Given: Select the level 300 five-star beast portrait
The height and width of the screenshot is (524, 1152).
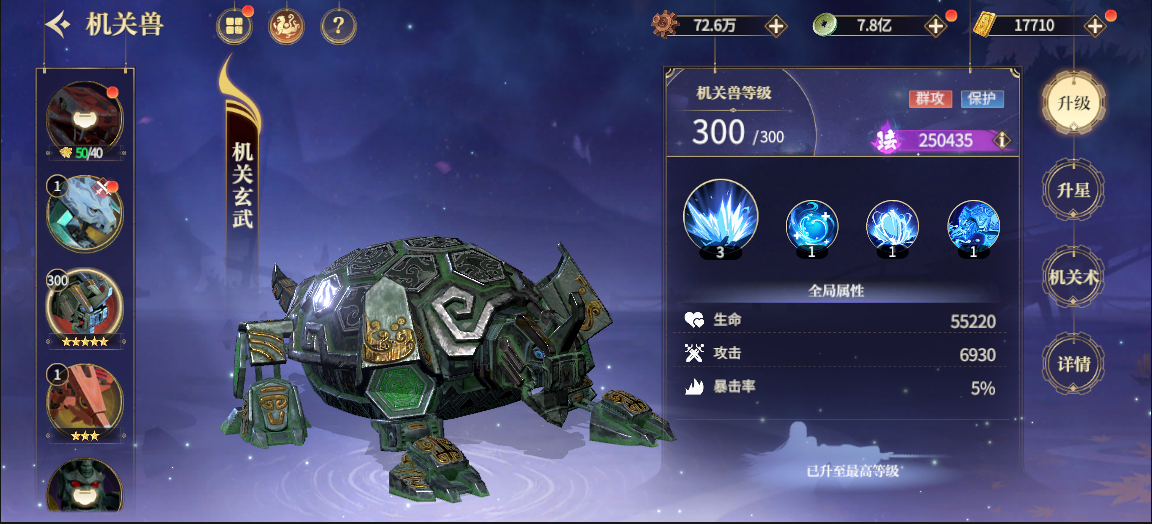Looking at the screenshot, I should (x=85, y=305).
